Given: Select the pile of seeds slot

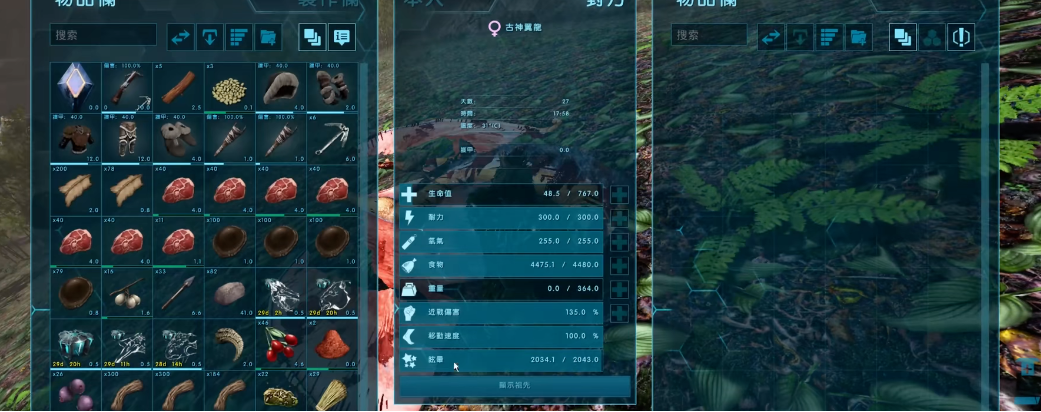Looking at the screenshot, I should 231,88.
